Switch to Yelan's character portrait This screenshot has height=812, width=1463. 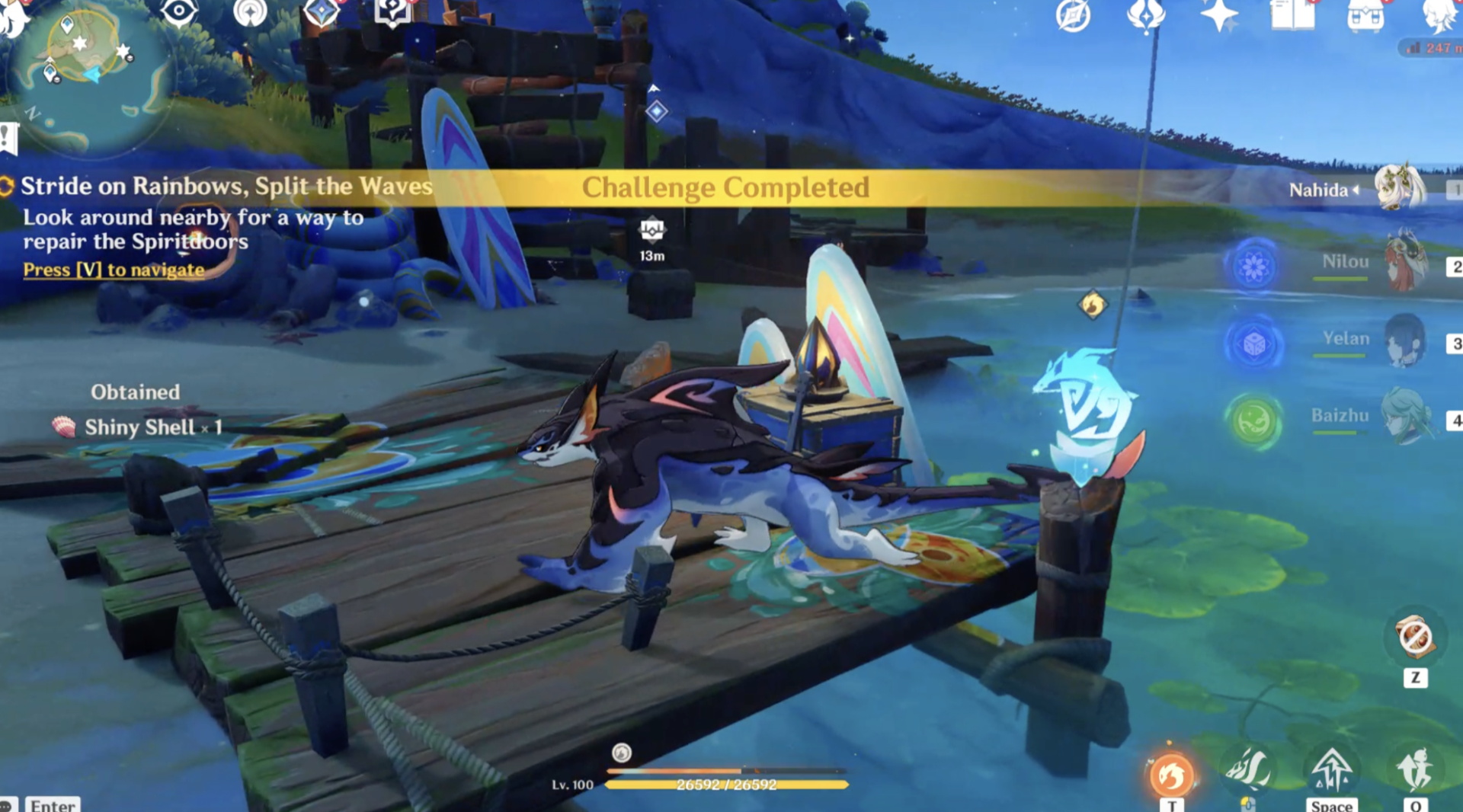(1406, 339)
